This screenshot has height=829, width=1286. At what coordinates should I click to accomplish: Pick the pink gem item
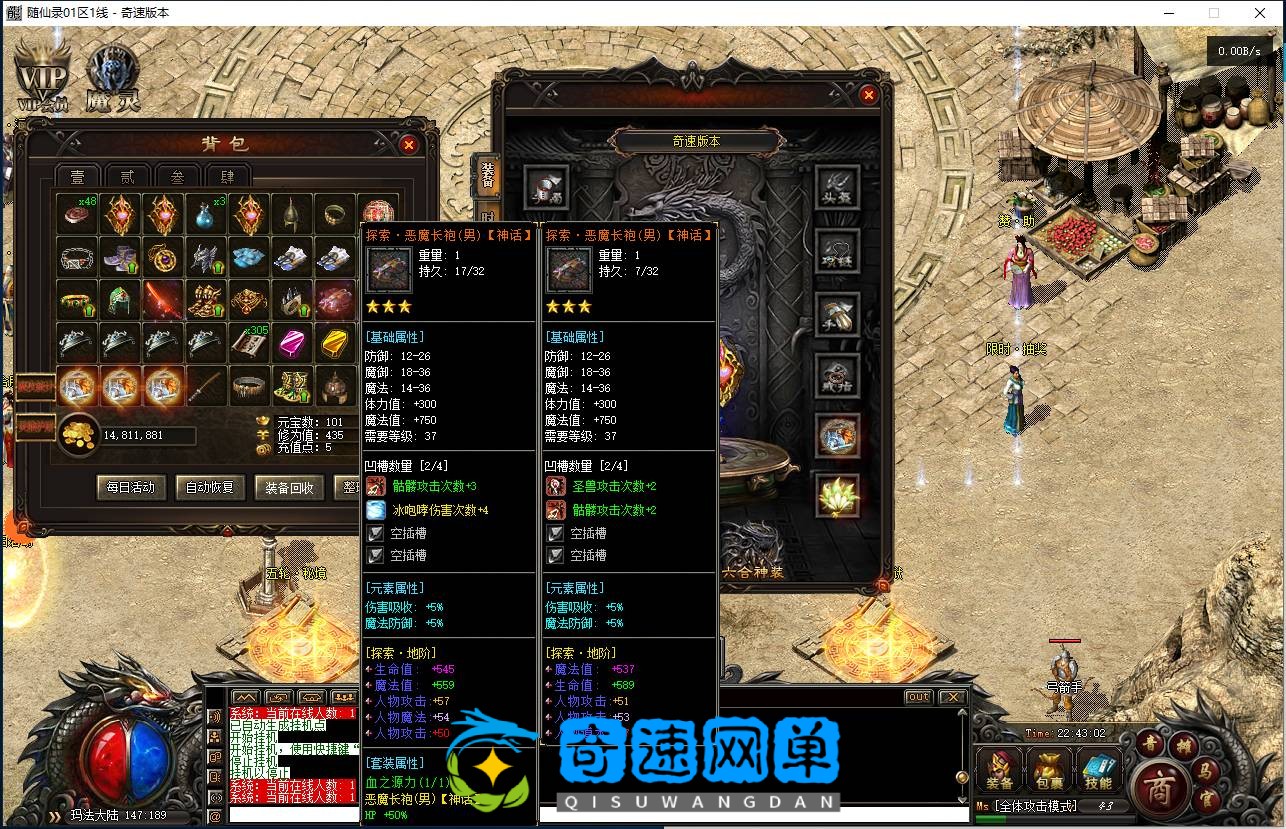(x=292, y=343)
